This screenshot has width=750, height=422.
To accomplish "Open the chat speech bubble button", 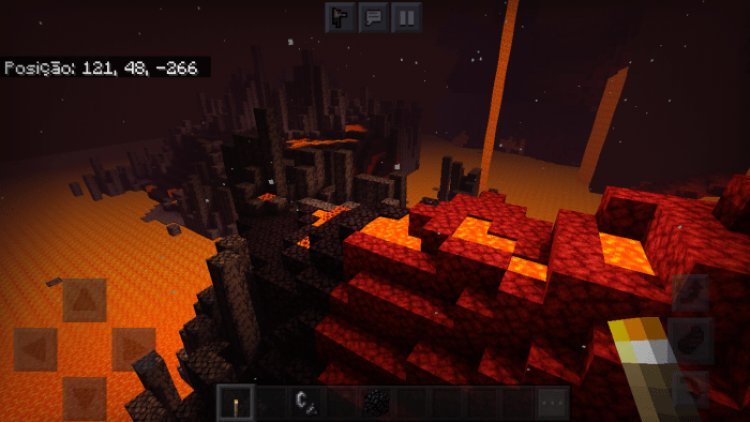I will (374, 17).
